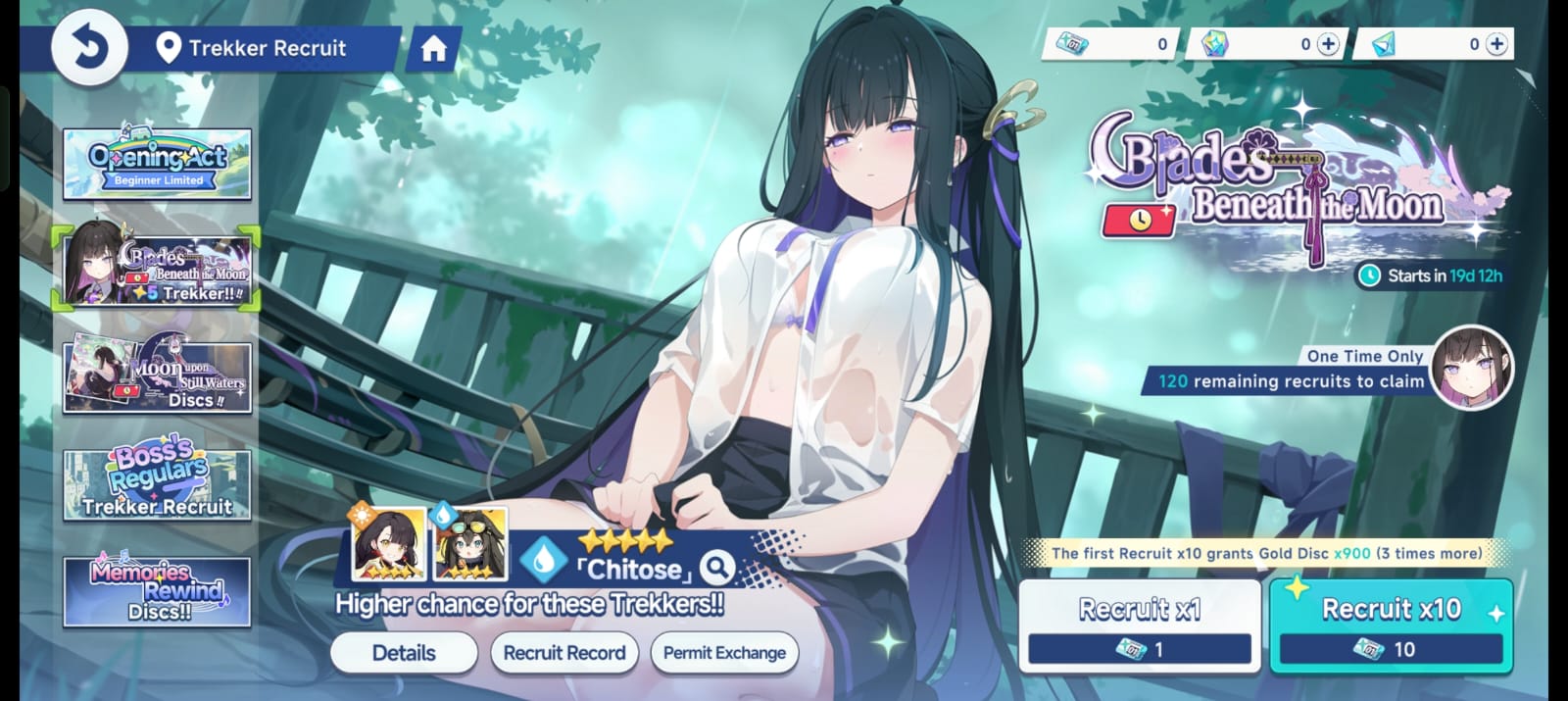Select the Opening Act beginner banner

click(157, 164)
